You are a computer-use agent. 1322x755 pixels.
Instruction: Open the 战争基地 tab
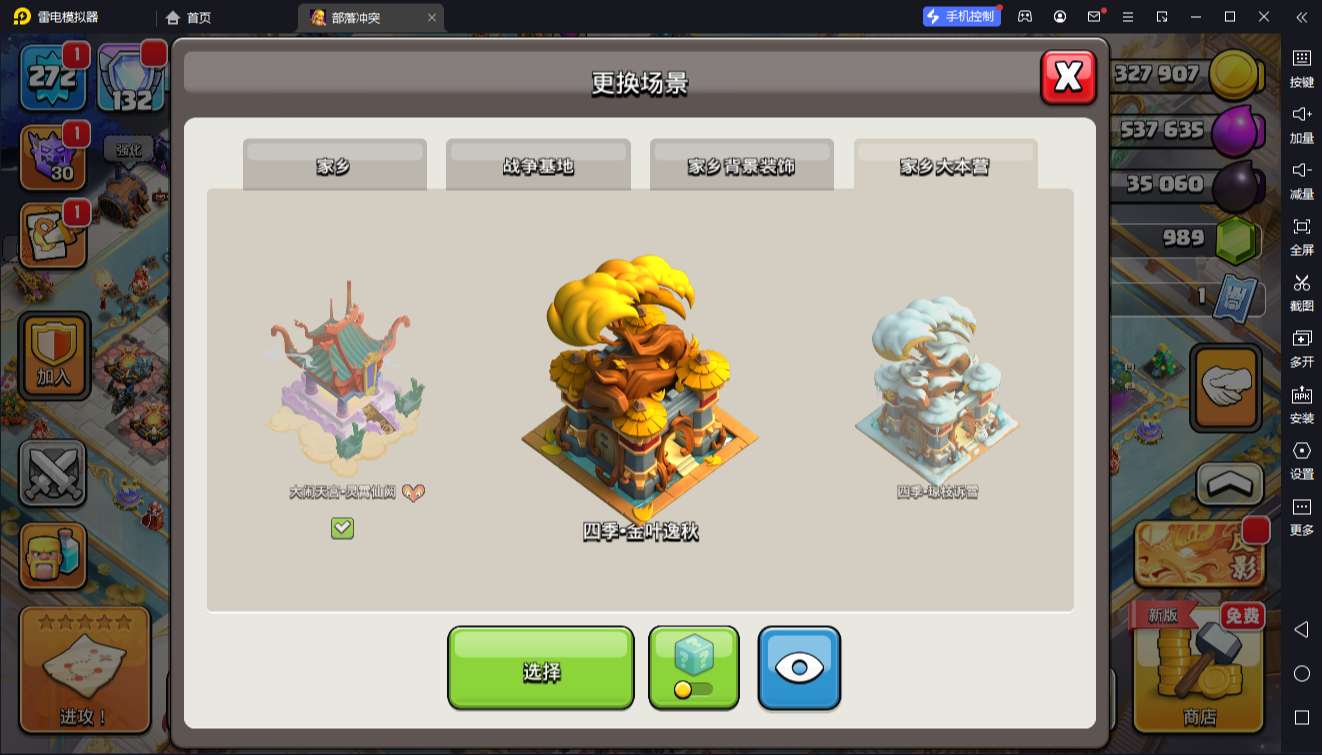tap(538, 165)
